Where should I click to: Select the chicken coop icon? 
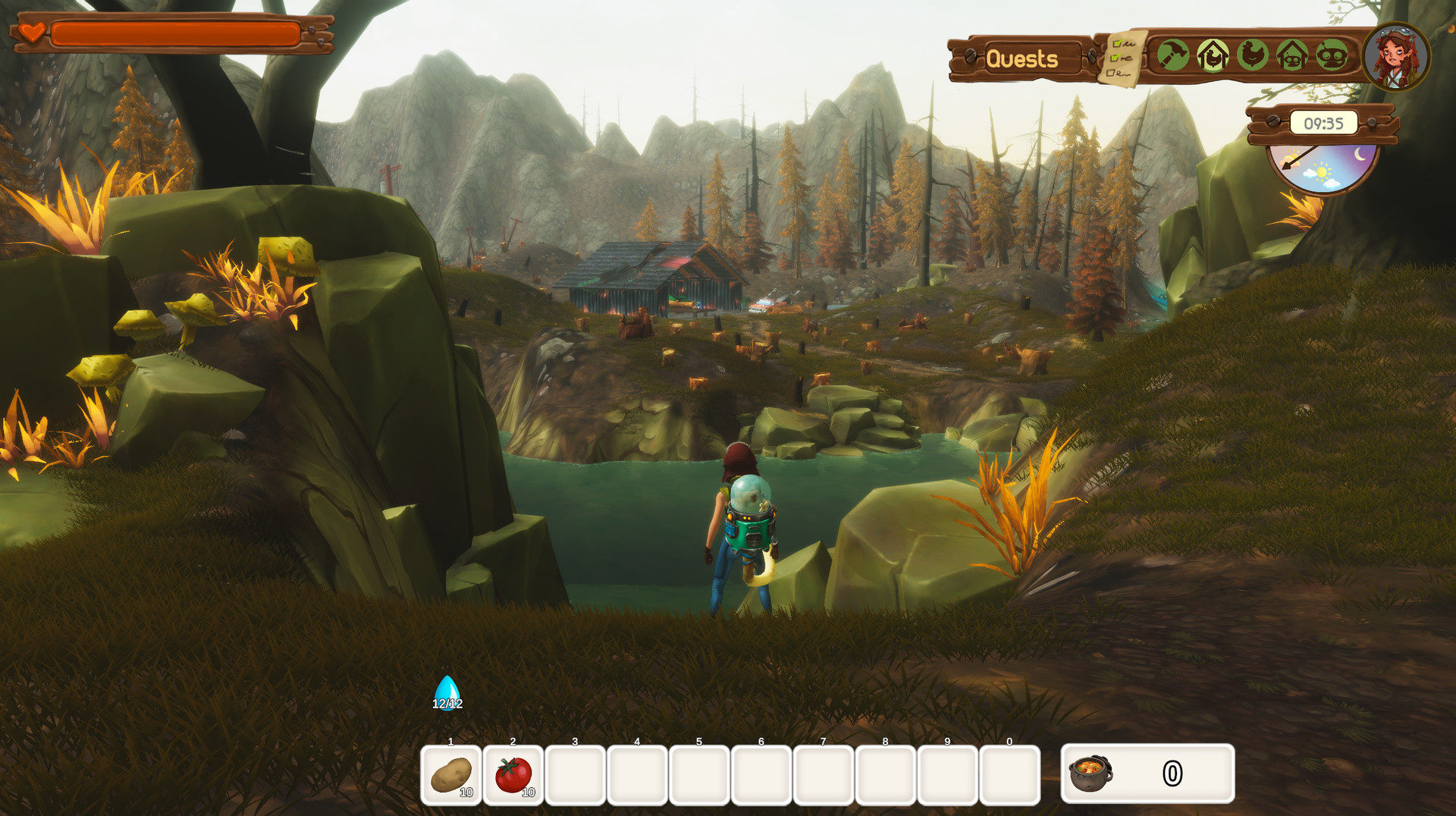(x=1213, y=55)
